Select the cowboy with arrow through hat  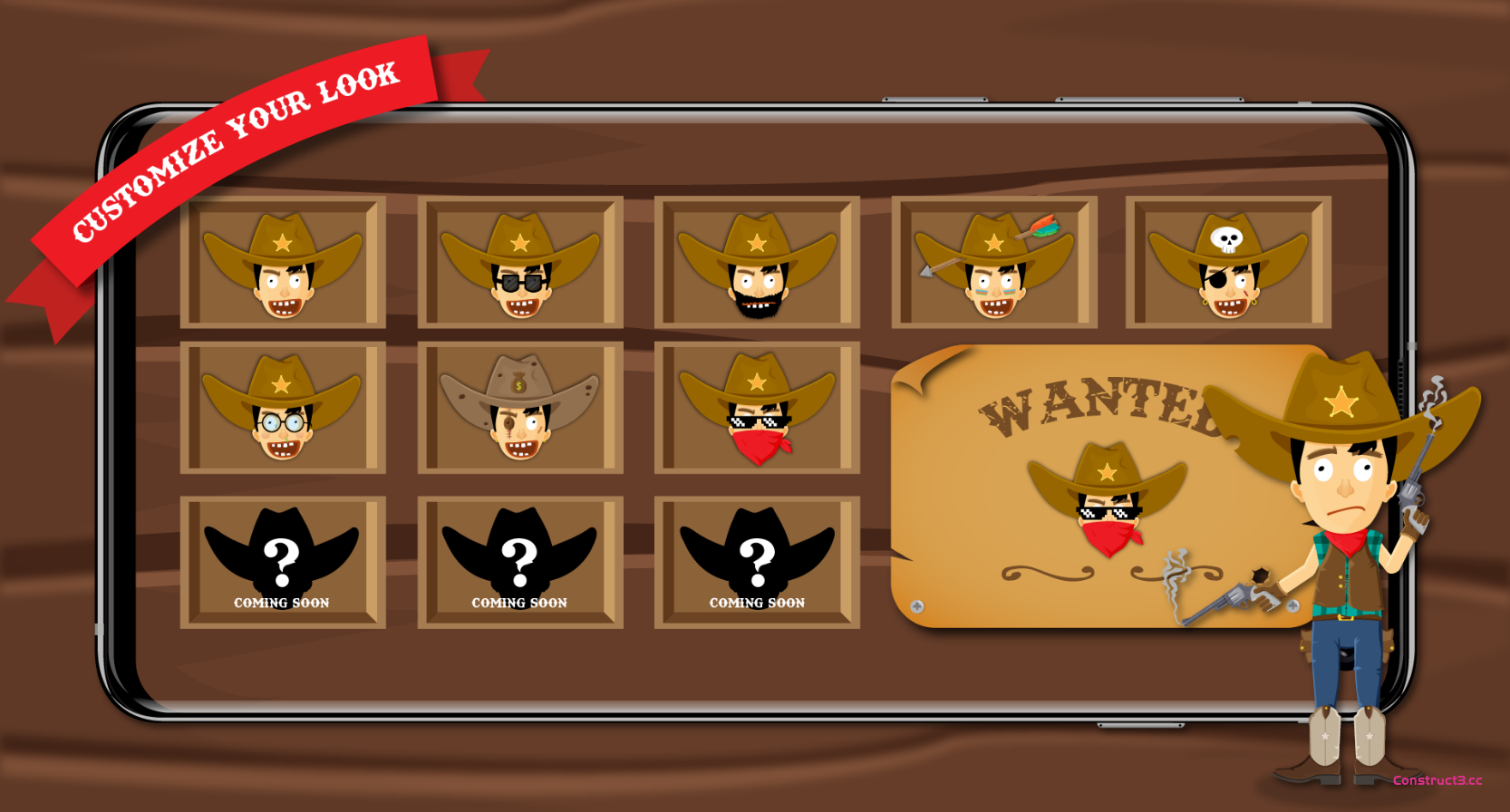(x=994, y=263)
